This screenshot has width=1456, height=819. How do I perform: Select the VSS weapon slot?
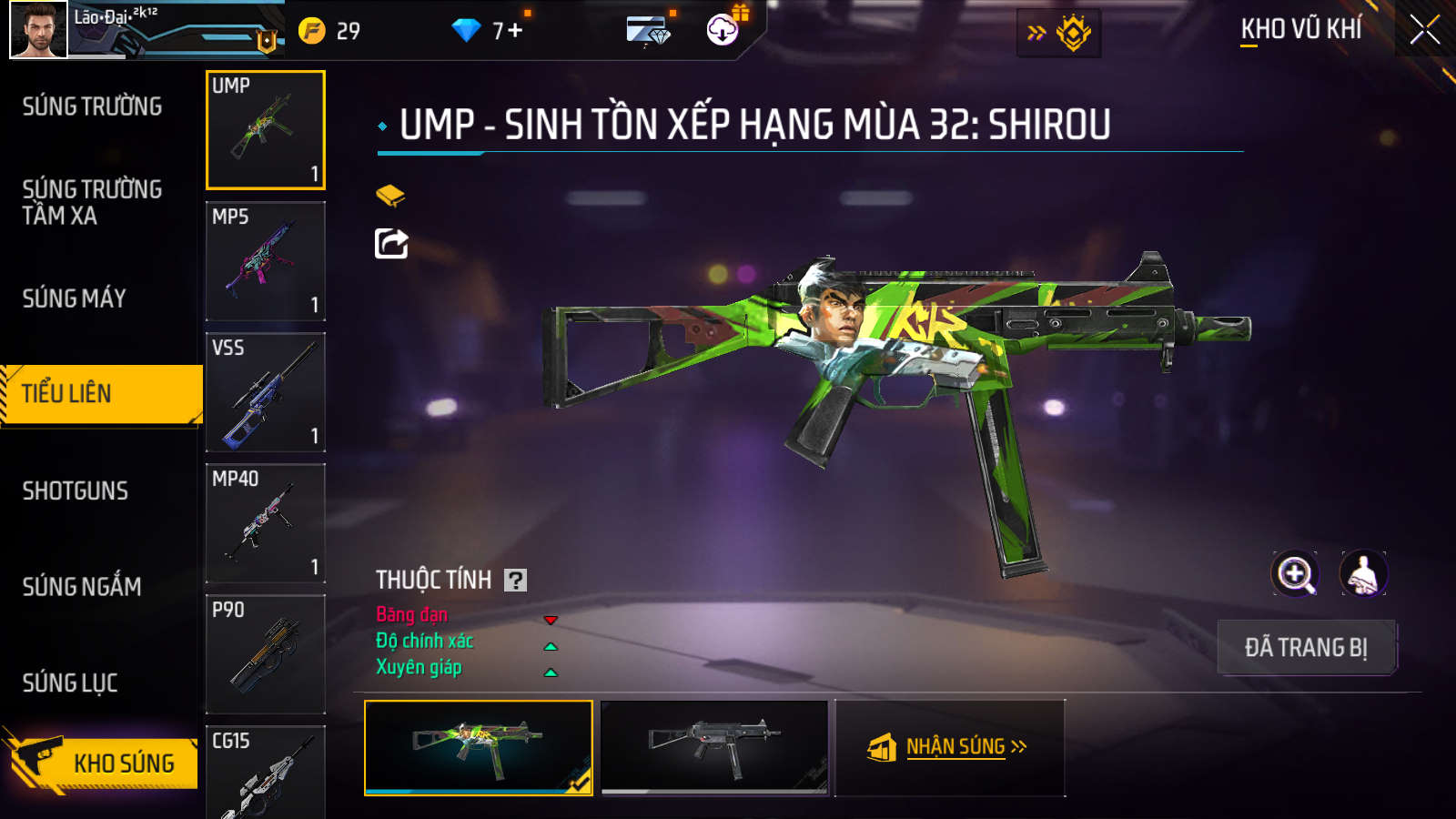click(266, 392)
